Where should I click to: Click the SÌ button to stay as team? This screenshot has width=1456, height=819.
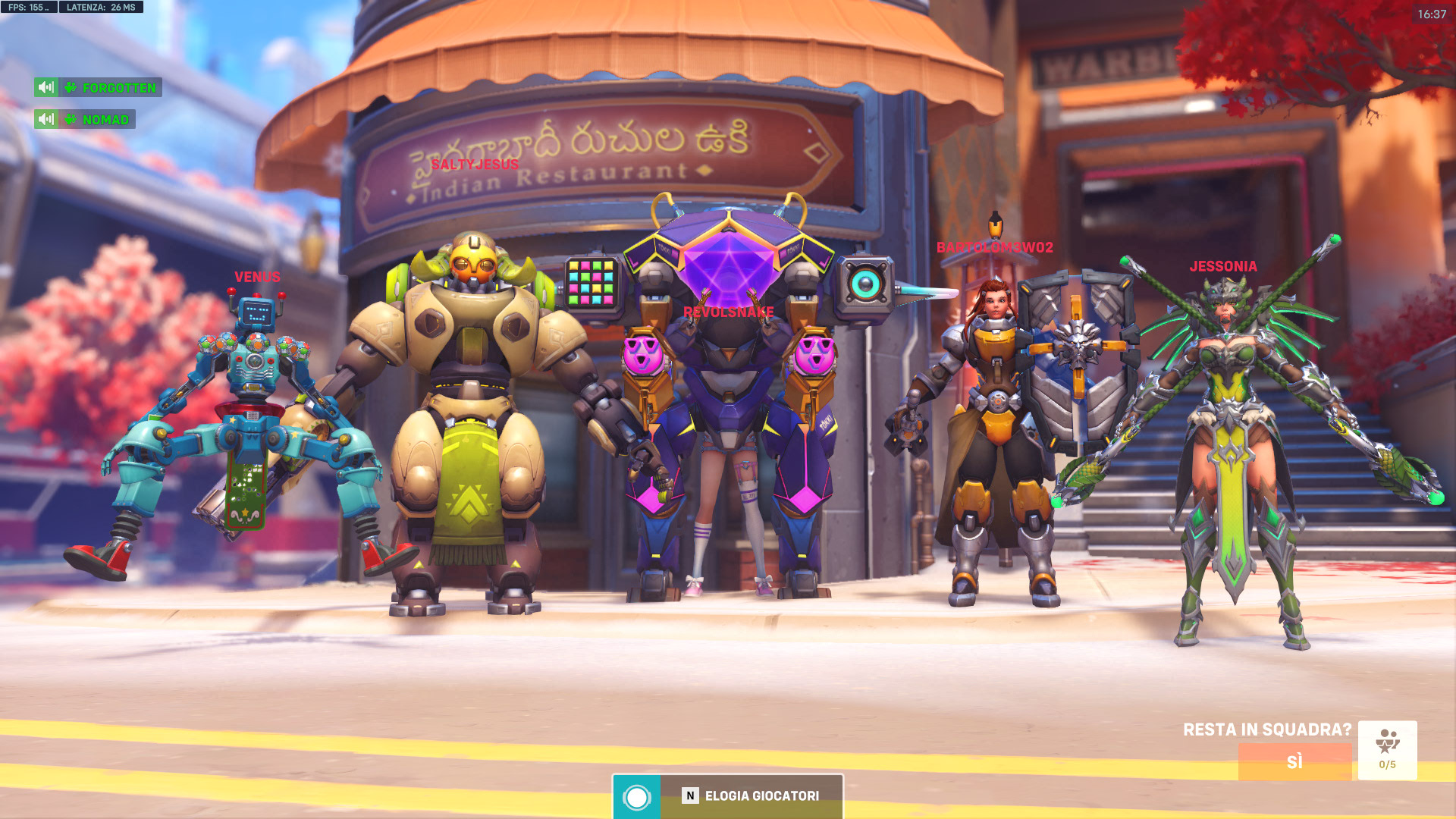1294,761
